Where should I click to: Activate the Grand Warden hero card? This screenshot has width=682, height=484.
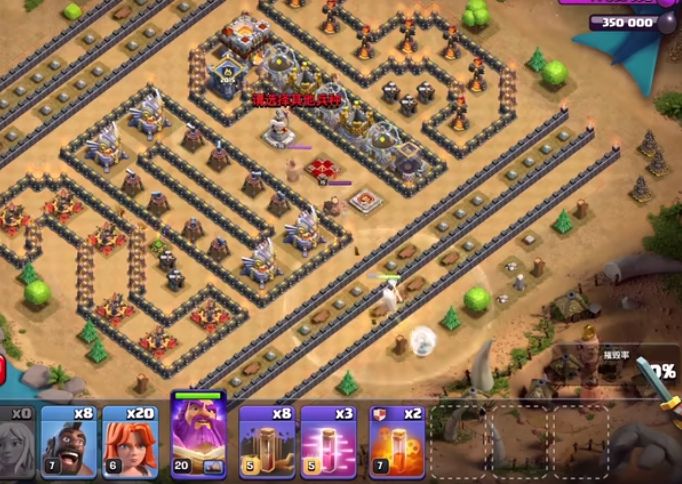(x=199, y=436)
